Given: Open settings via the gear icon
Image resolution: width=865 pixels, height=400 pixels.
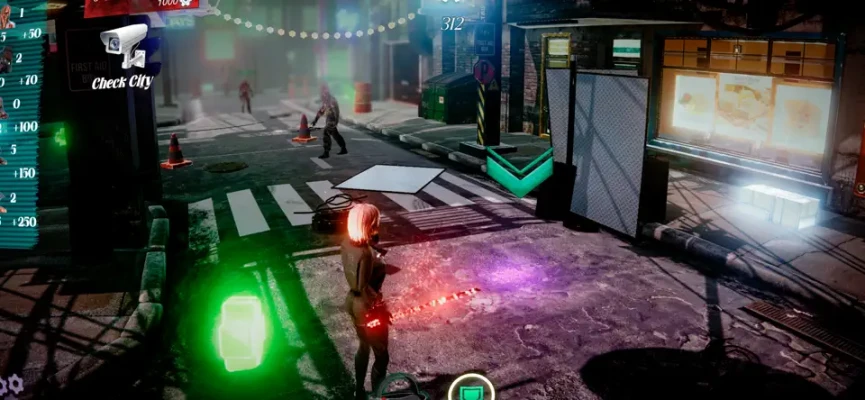Looking at the screenshot, I should 14,383.
